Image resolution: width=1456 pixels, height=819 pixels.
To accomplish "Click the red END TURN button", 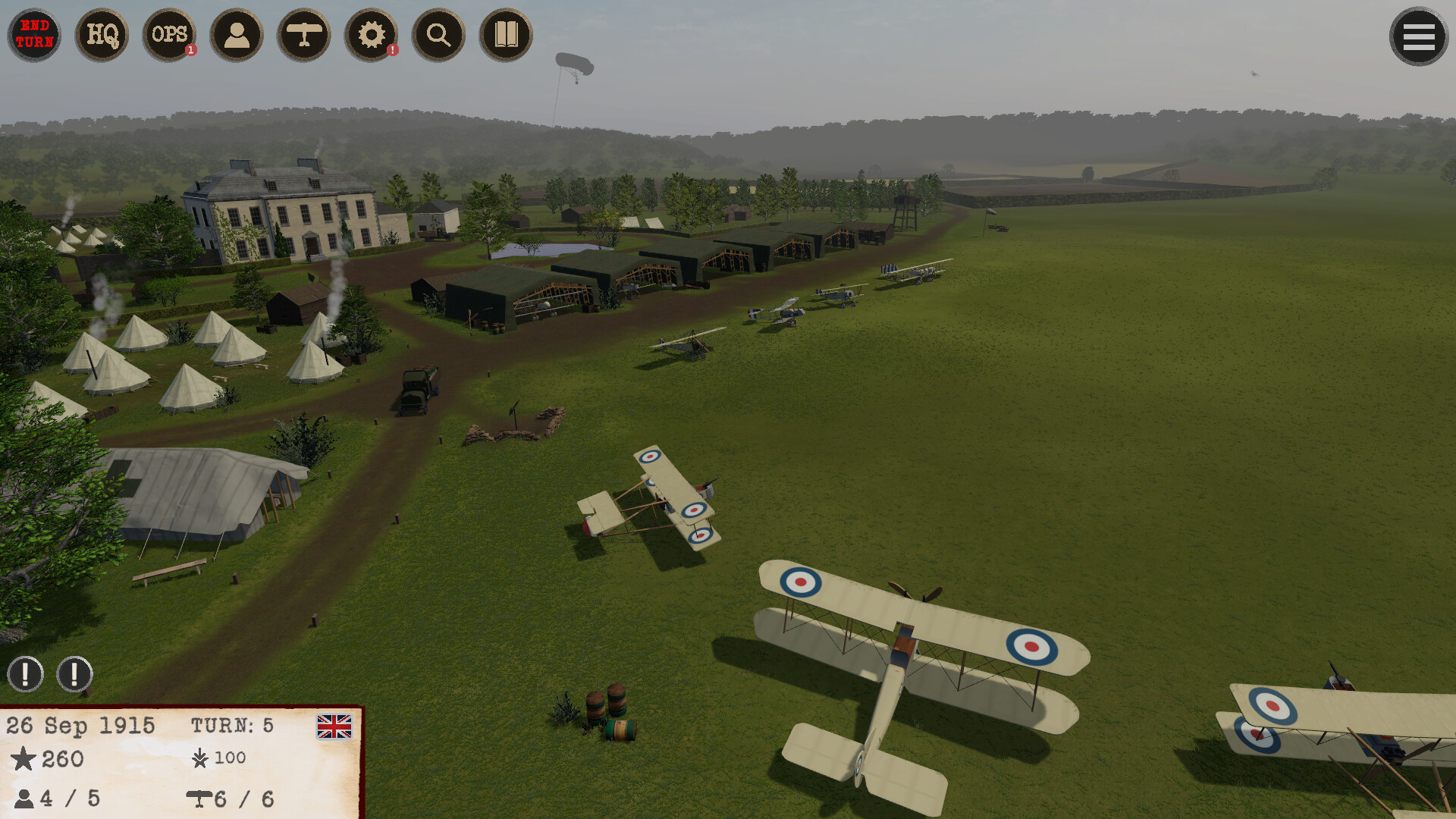I will [35, 35].
